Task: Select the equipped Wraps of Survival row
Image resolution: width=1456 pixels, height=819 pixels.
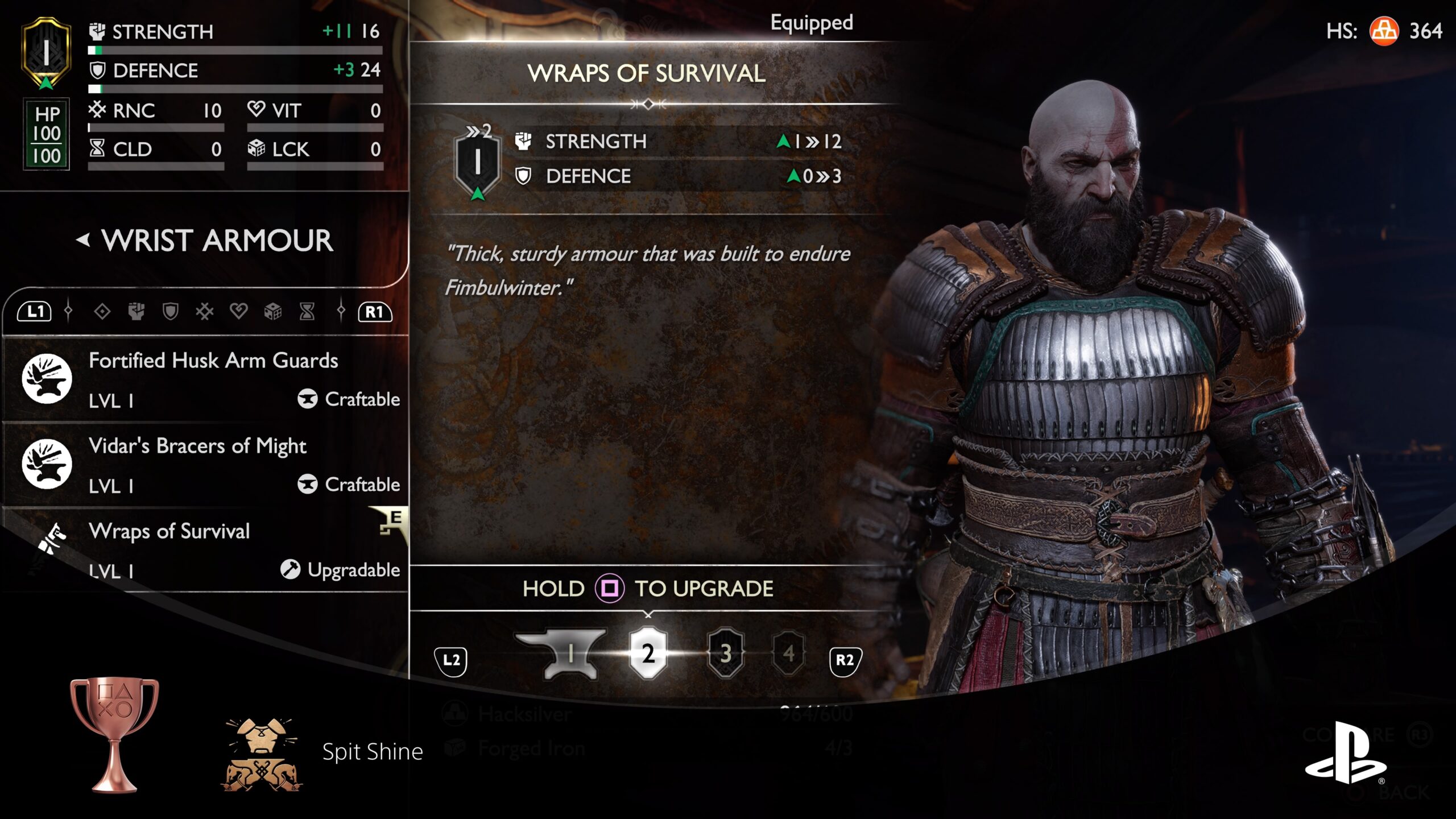Action: pos(205,549)
